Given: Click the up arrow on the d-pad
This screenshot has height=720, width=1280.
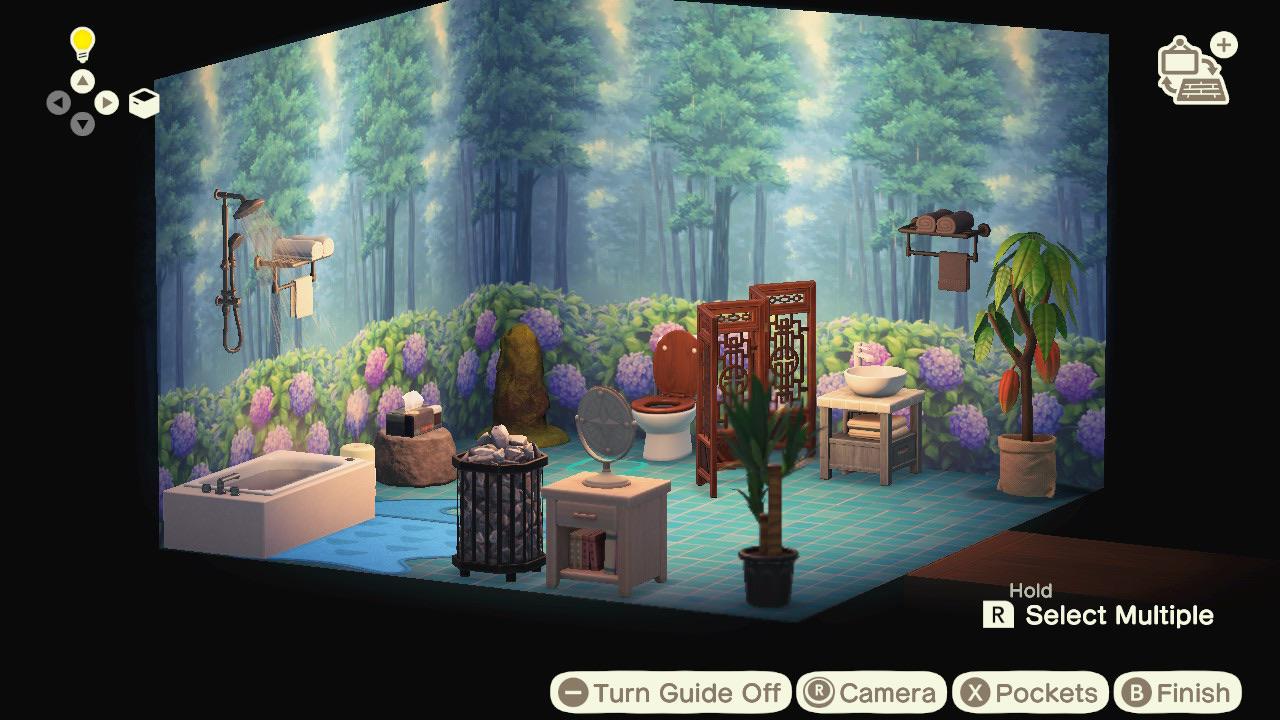Looking at the screenshot, I should 81,81.
